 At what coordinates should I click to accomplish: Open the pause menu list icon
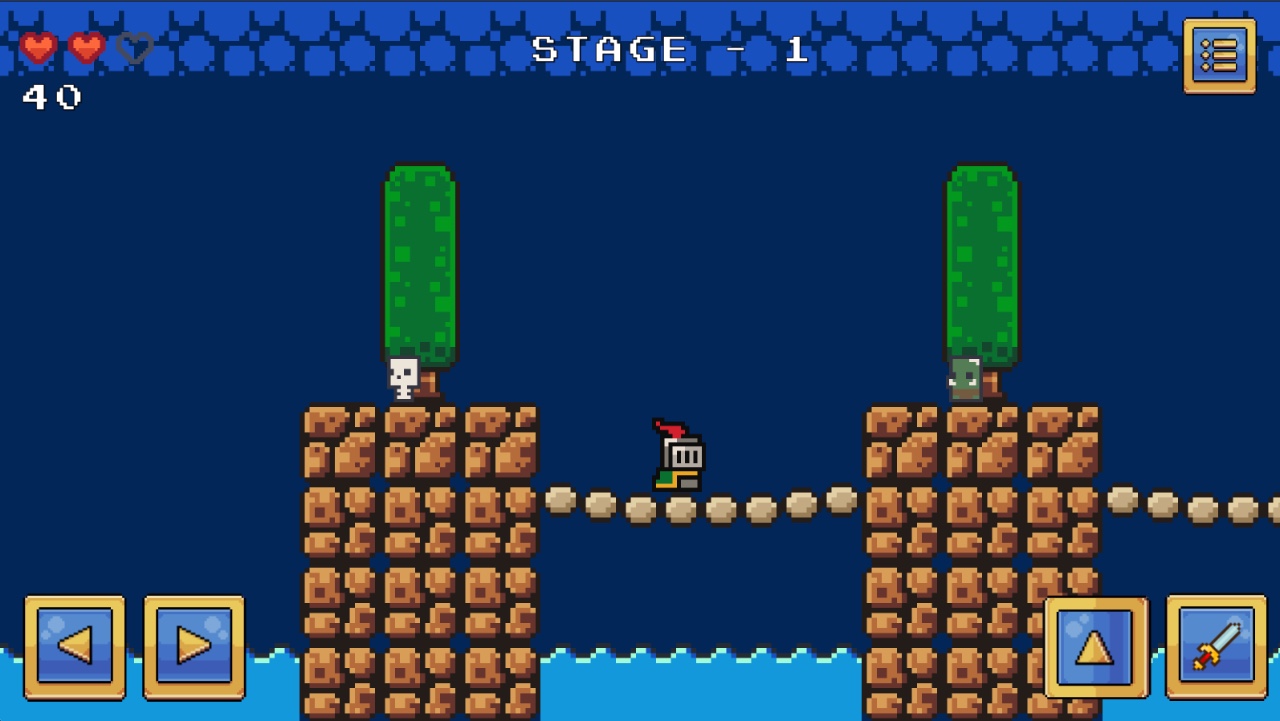(x=1218, y=56)
